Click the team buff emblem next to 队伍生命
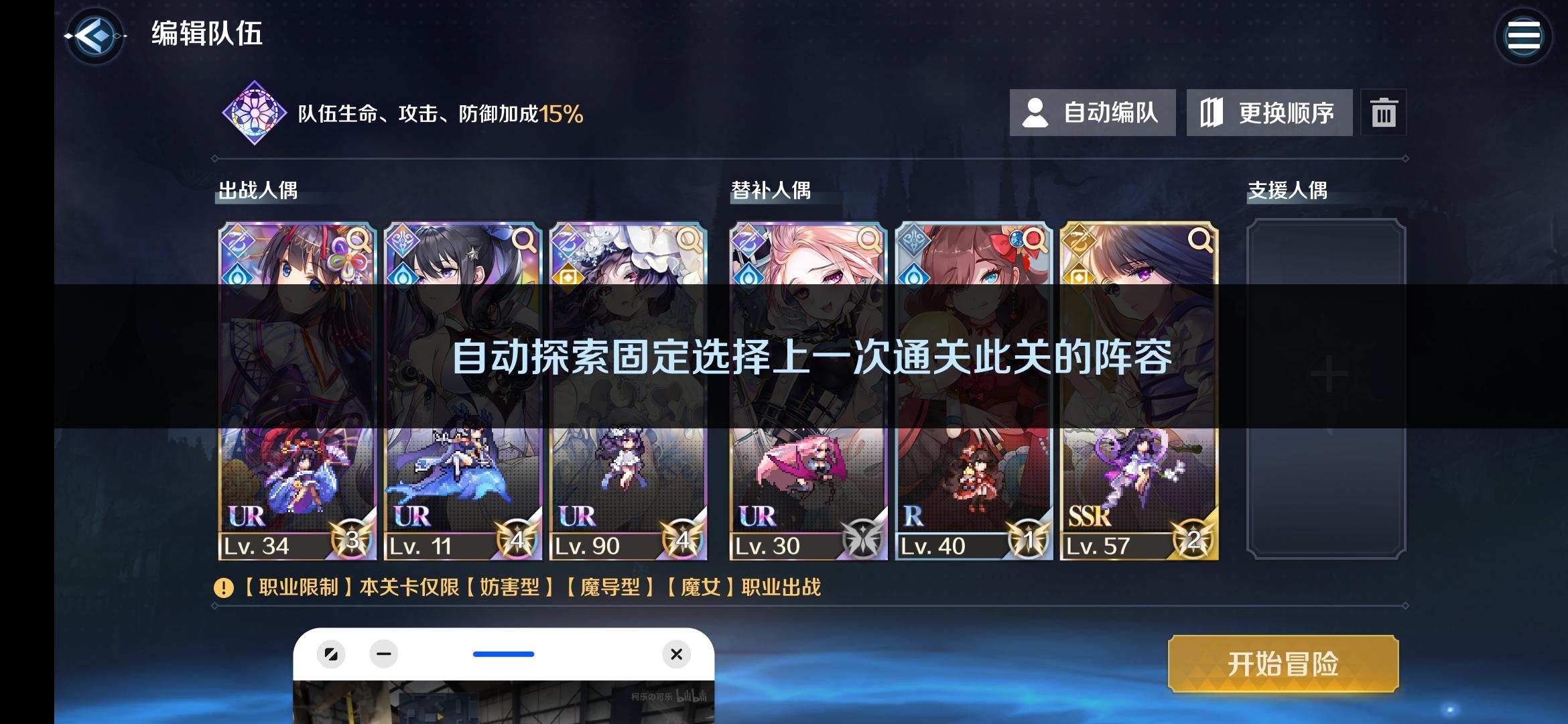1568x724 pixels. (253, 111)
